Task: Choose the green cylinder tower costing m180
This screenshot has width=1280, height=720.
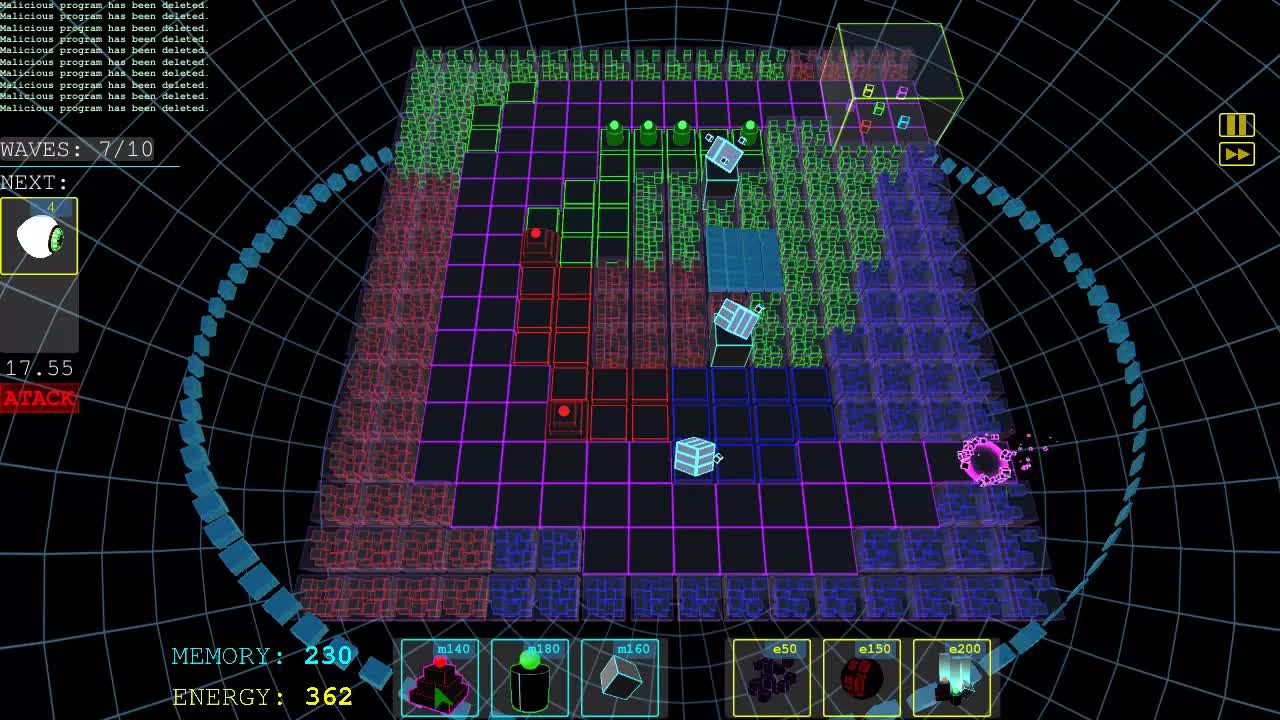Action: coord(530,677)
